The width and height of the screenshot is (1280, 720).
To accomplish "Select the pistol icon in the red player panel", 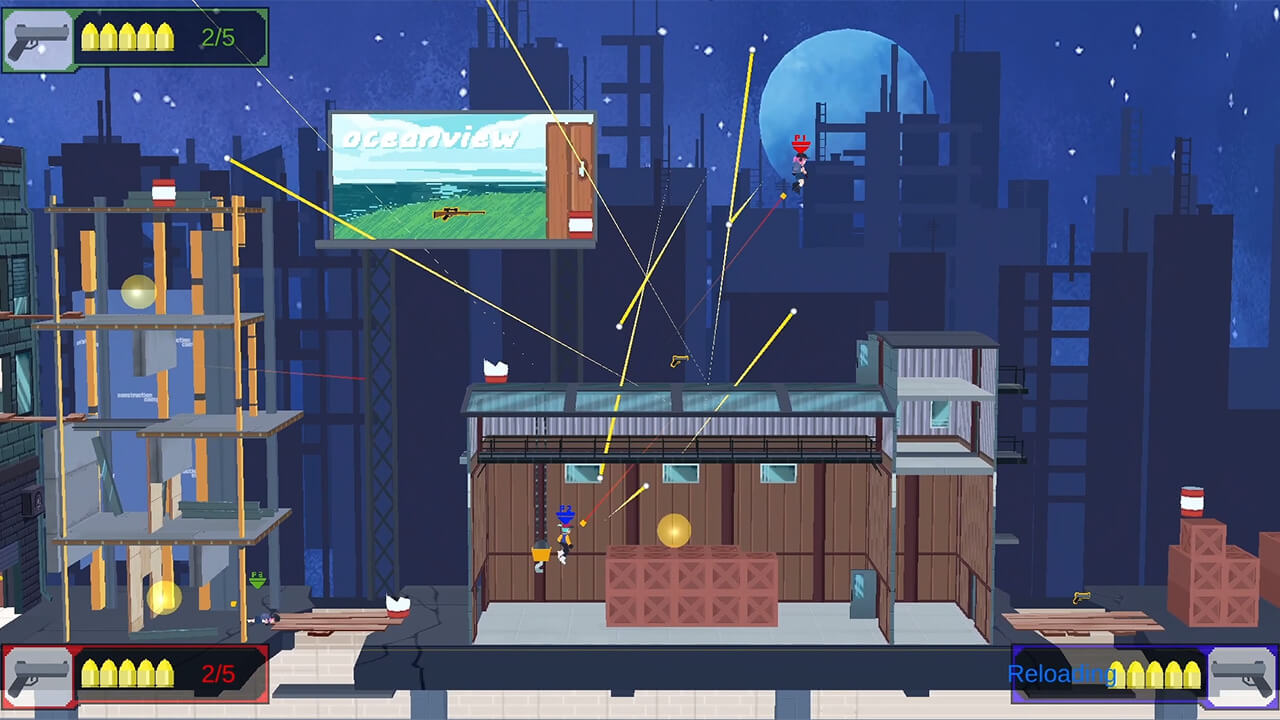I will [x=38, y=675].
